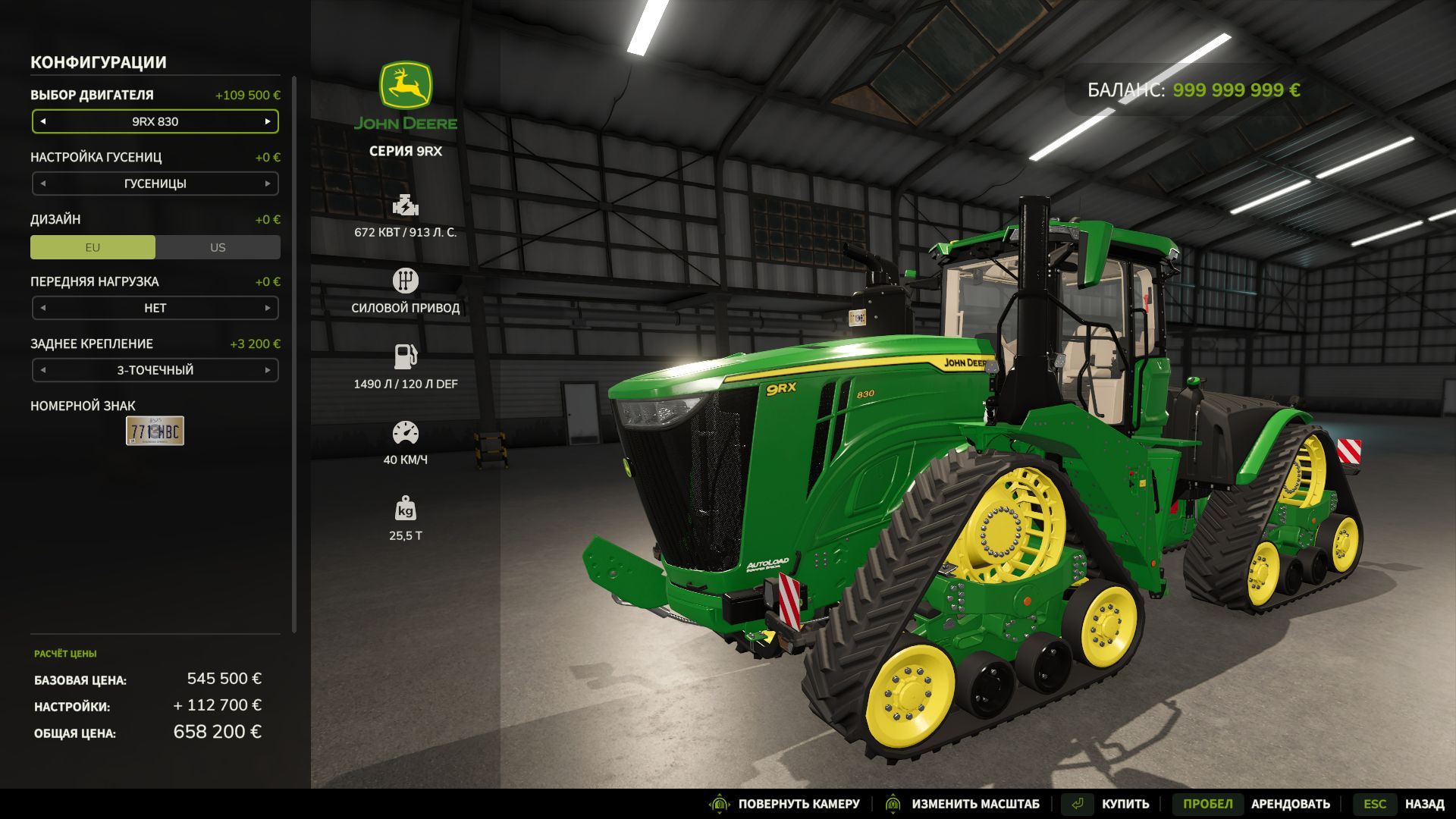The height and width of the screenshot is (819, 1456).
Task: Click the fuel pump icon above 1490 Л
Action: (x=406, y=355)
